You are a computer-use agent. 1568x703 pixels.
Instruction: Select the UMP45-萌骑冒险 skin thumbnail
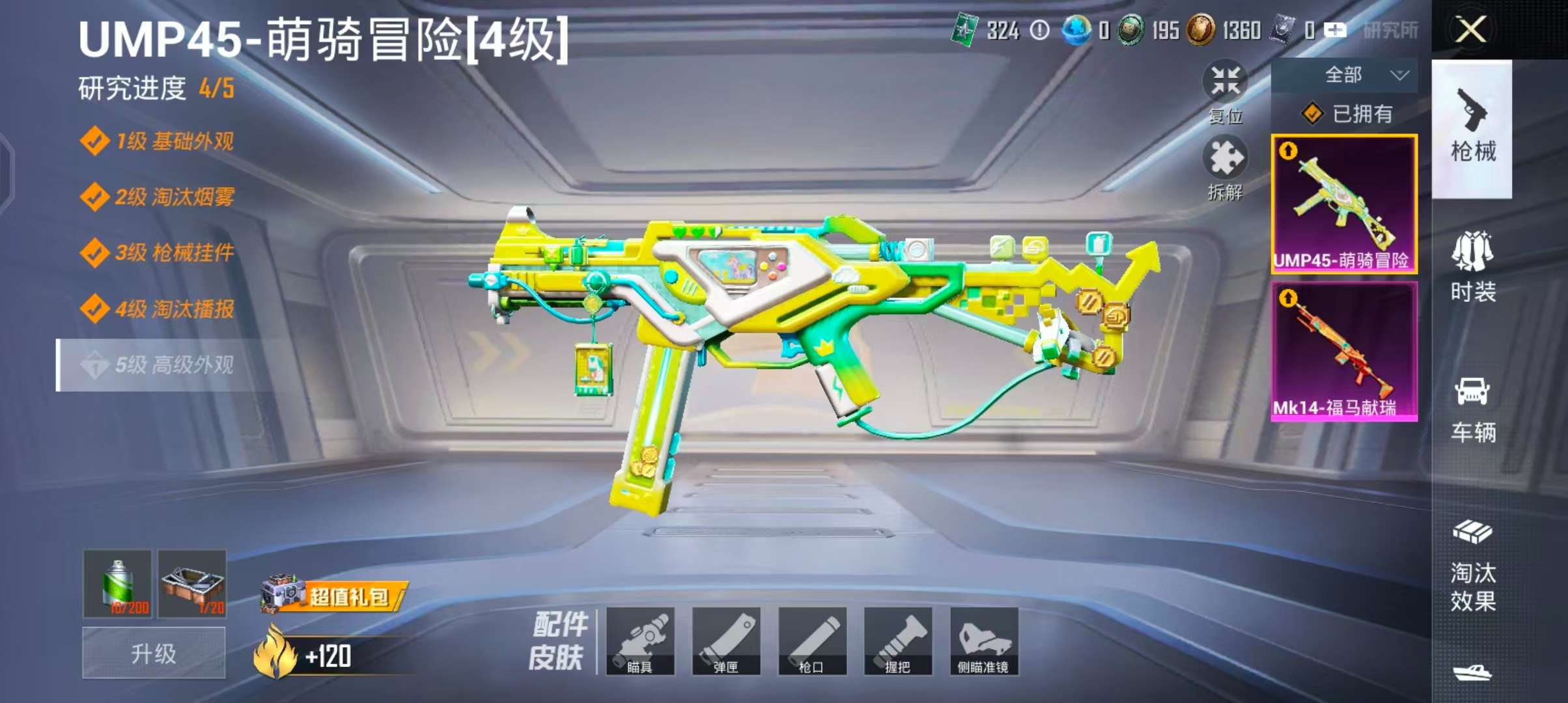click(1344, 204)
